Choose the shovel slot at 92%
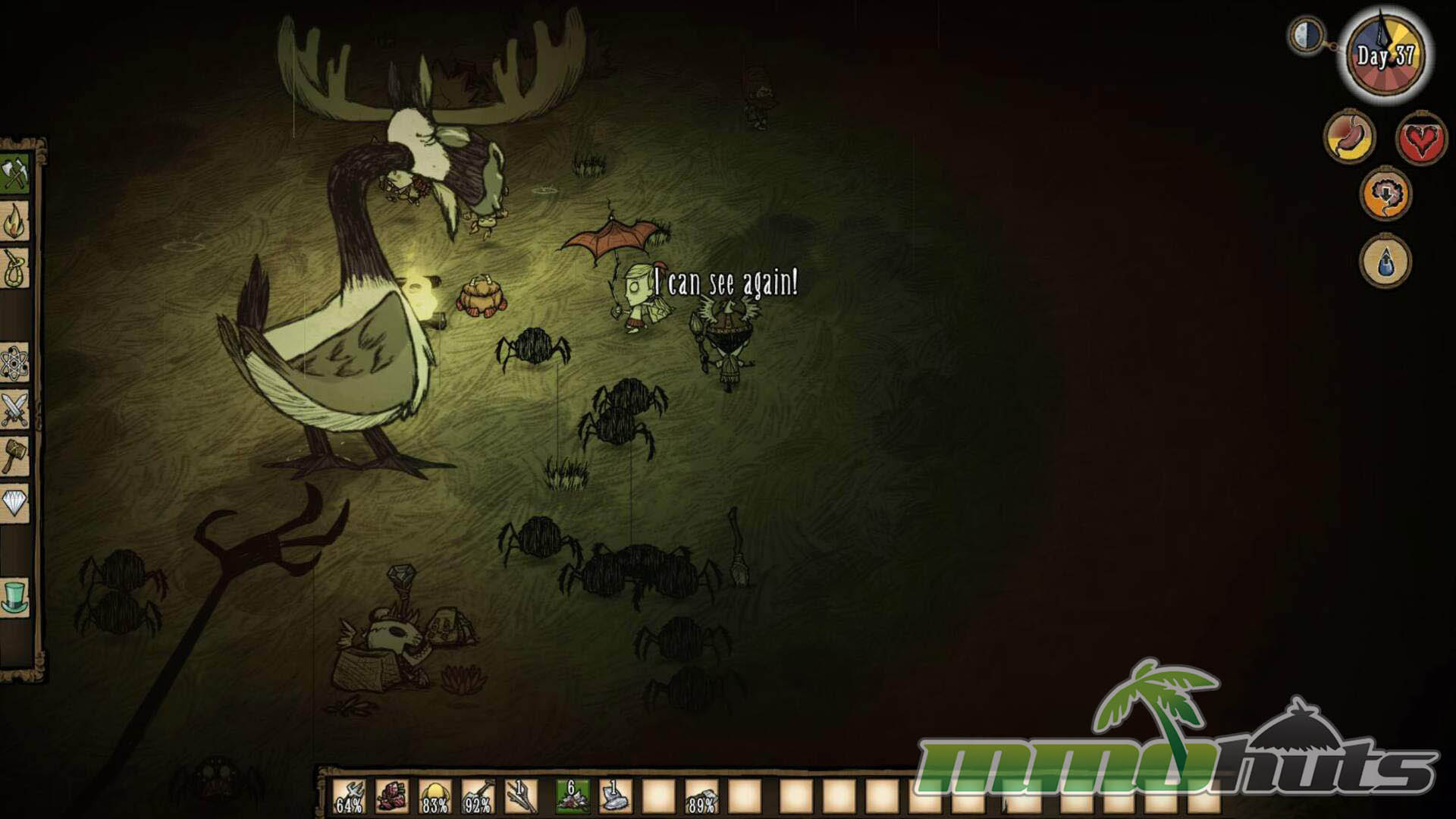The height and width of the screenshot is (819, 1456). [479, 797]
